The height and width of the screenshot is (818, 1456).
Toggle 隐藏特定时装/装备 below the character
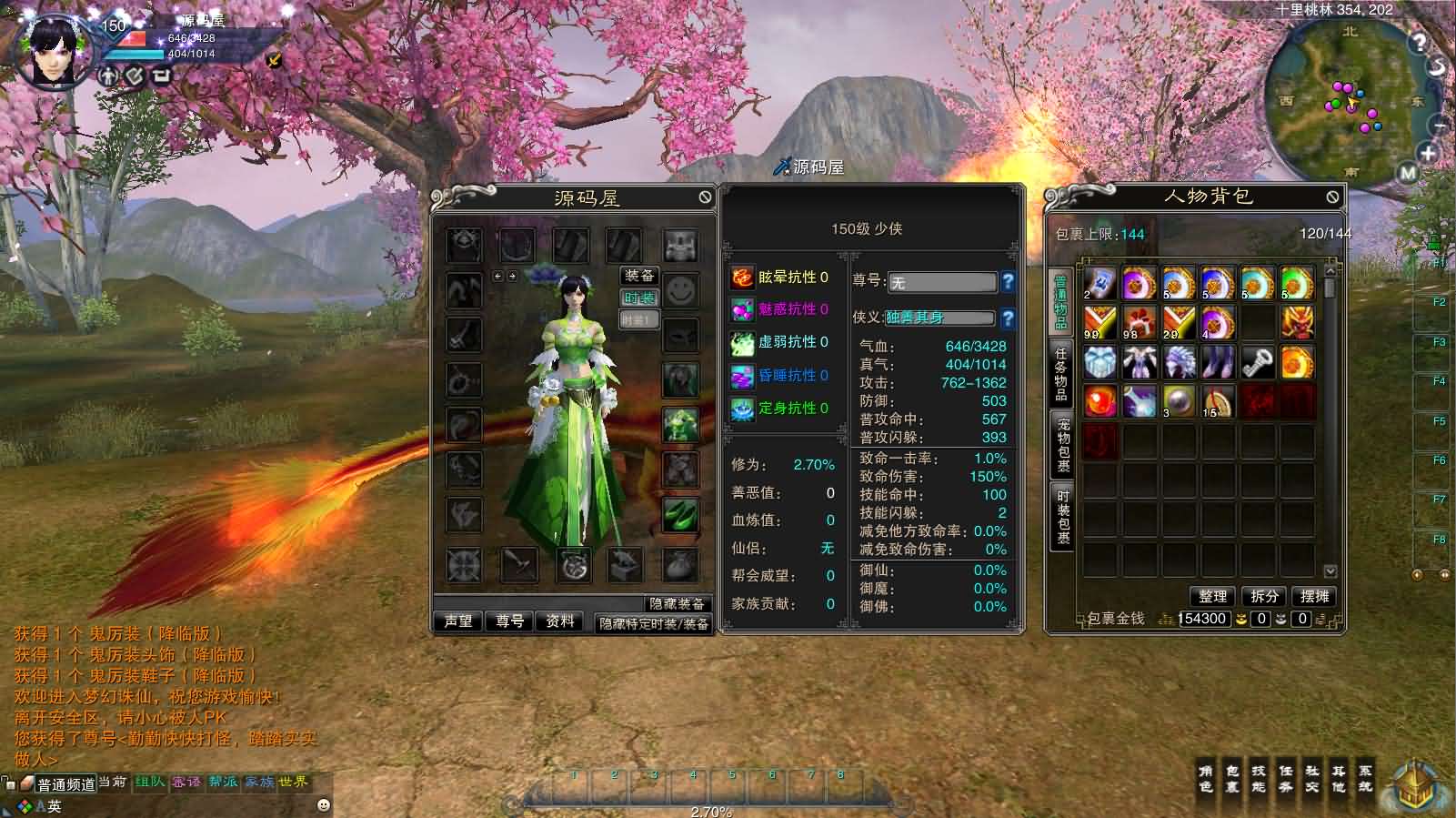655,623
